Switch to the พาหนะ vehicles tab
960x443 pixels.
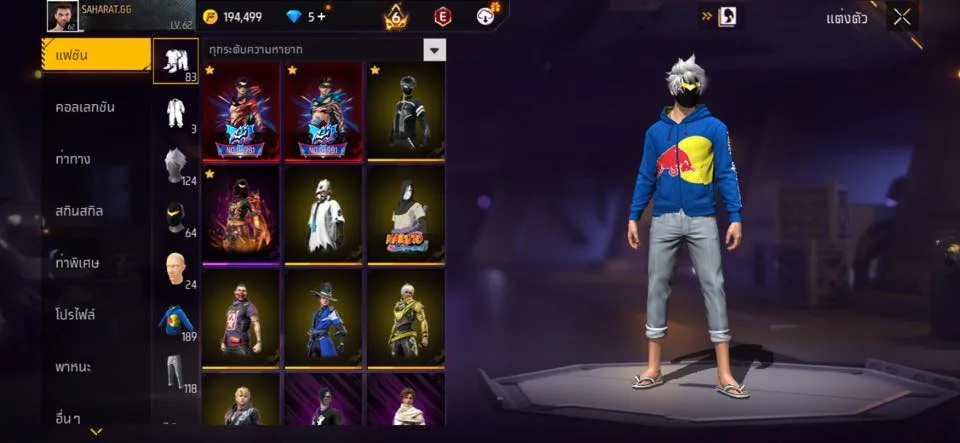point(74,367)
